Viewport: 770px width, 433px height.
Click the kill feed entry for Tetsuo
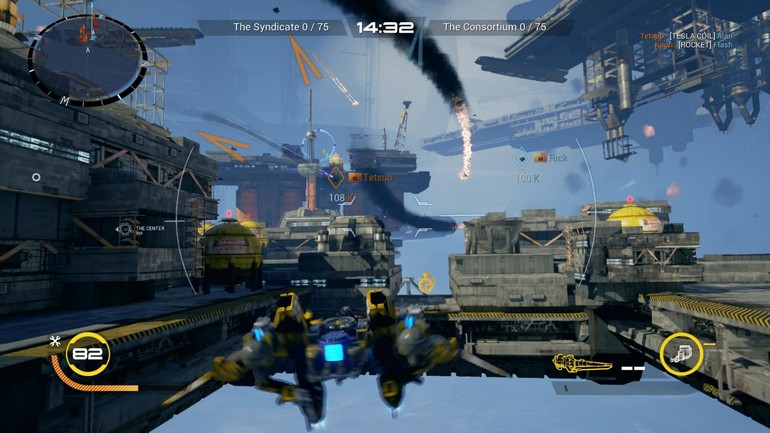699,35
